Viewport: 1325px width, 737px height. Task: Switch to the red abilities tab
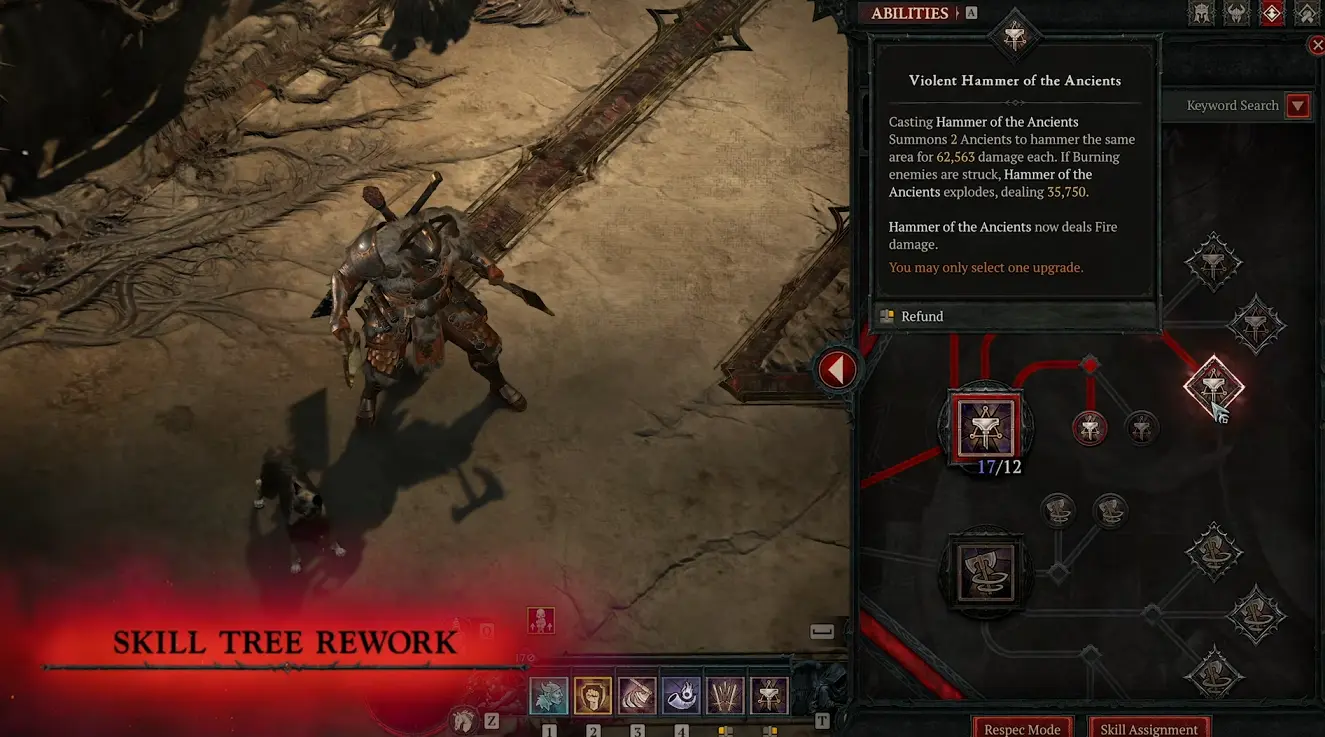tap(1271, 12)
